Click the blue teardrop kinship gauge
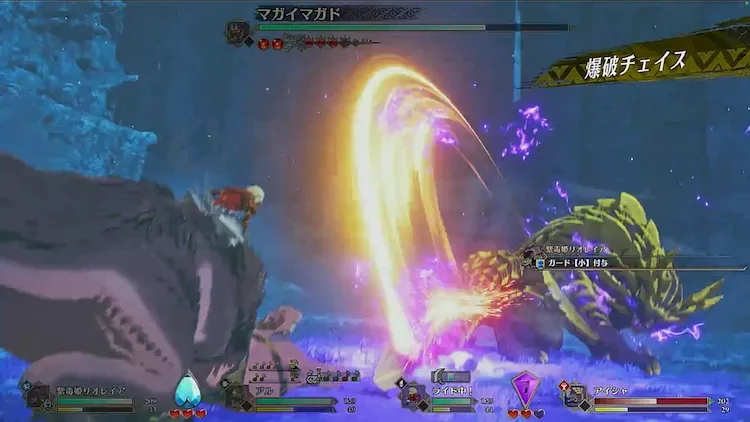 point(187,390)
